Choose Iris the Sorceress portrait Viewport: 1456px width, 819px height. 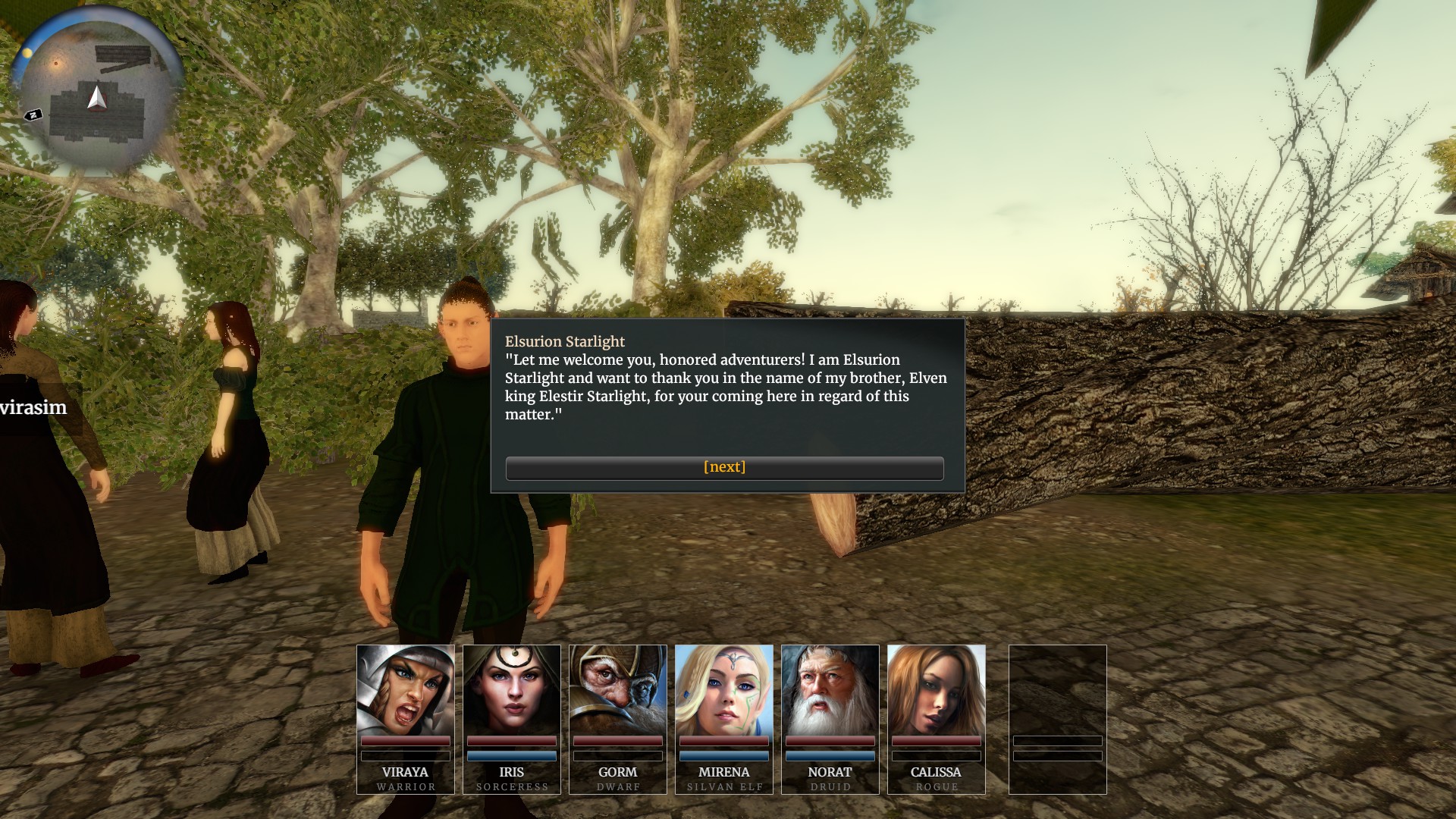[512, 690]
